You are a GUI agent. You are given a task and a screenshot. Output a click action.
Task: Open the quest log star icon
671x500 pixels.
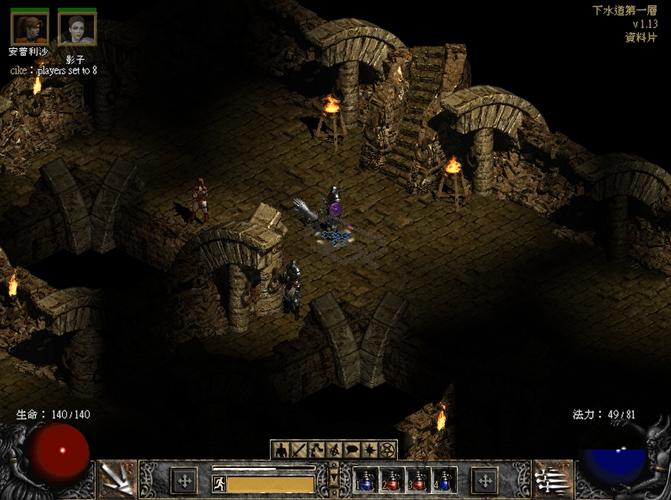pos(371,450)
